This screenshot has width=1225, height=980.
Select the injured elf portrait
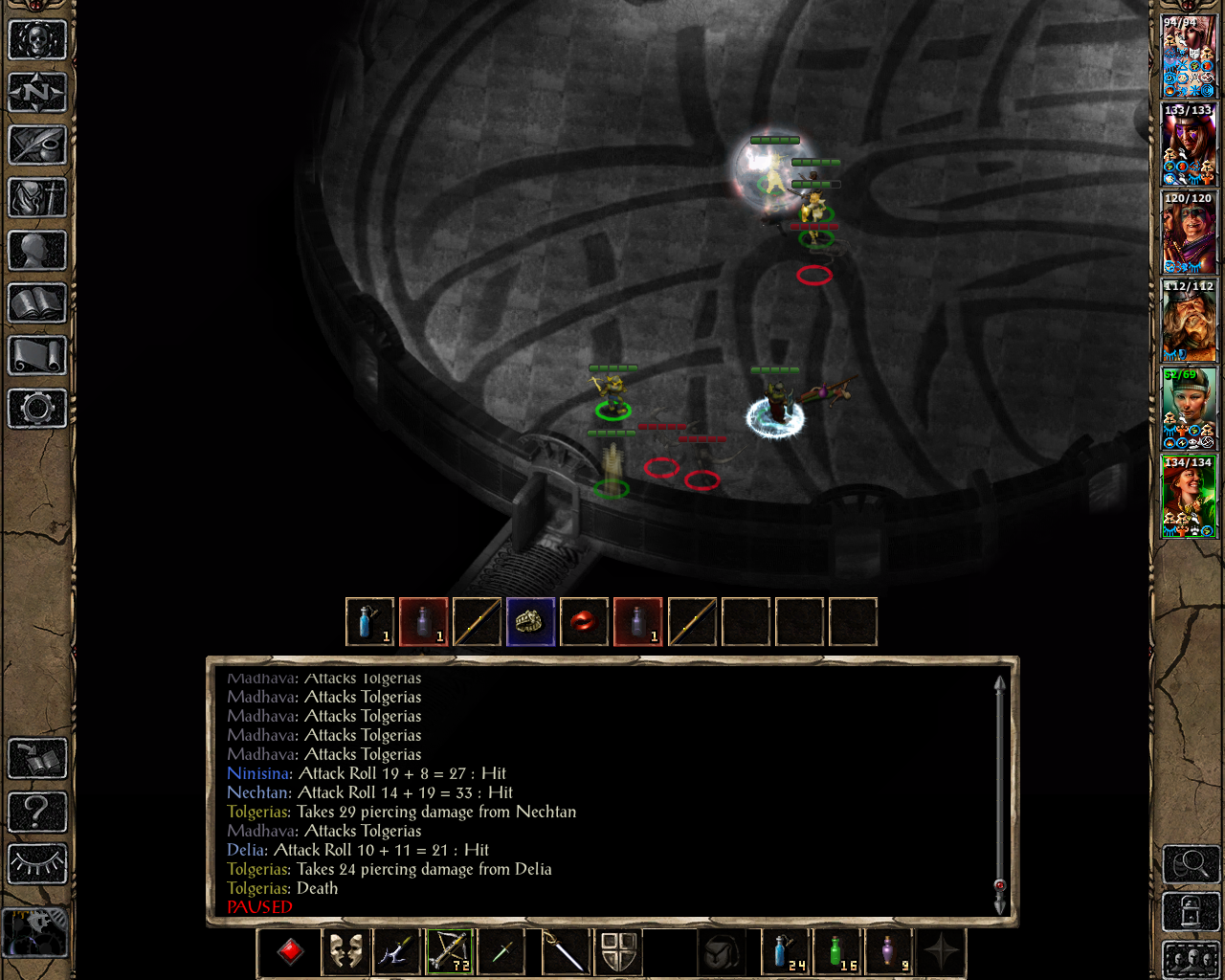coord(1189,410)
